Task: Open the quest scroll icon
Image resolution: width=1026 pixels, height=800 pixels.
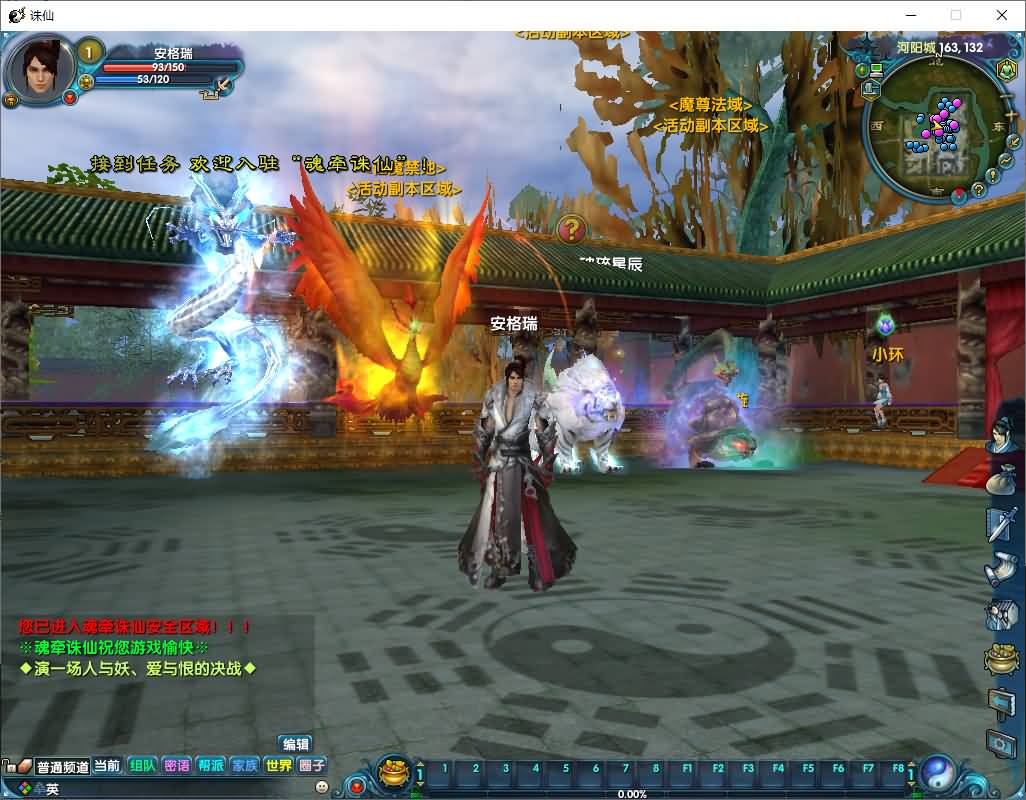Action: pos(1002,570)
